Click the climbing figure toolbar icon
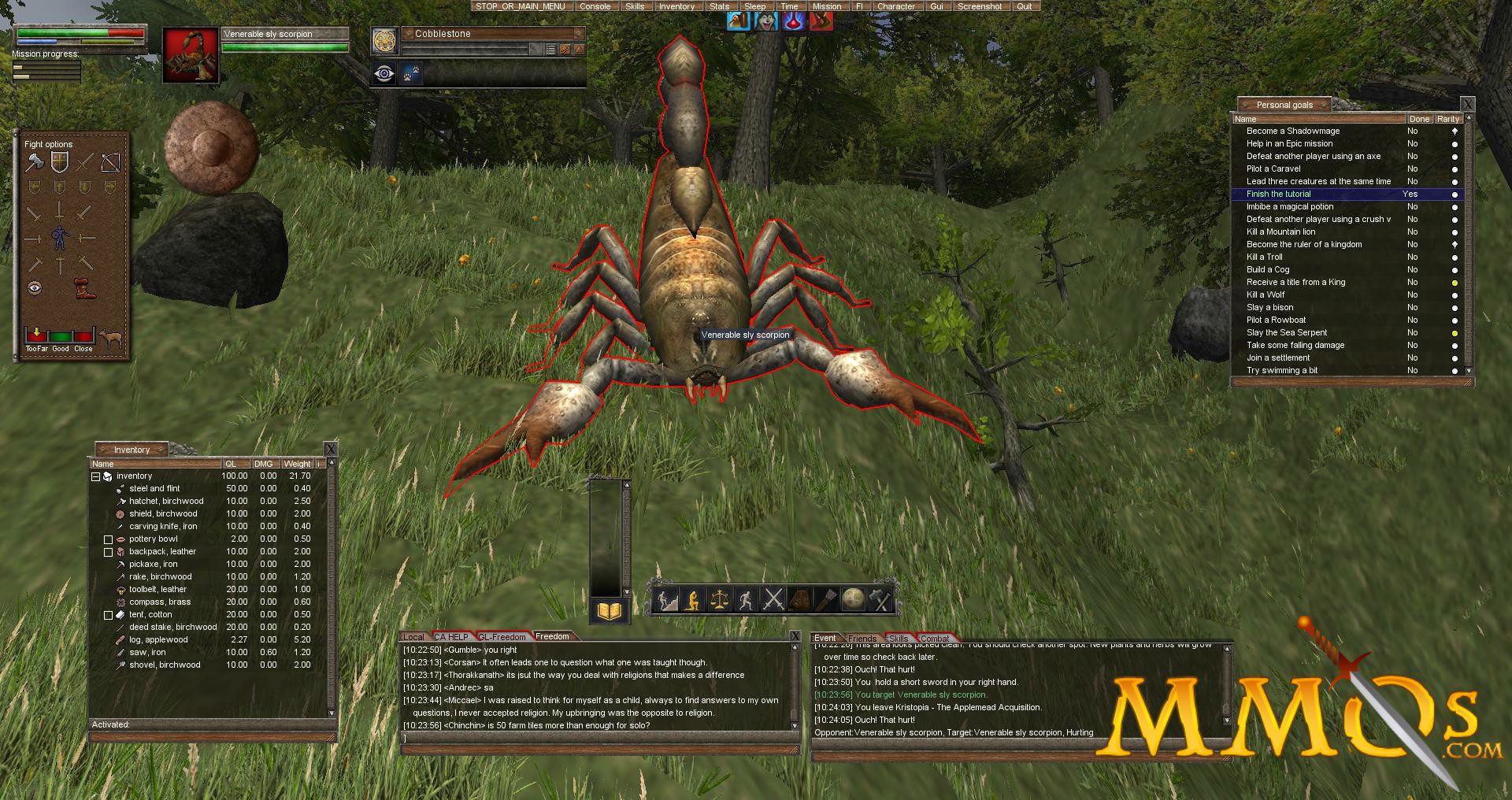 [666, 600]
